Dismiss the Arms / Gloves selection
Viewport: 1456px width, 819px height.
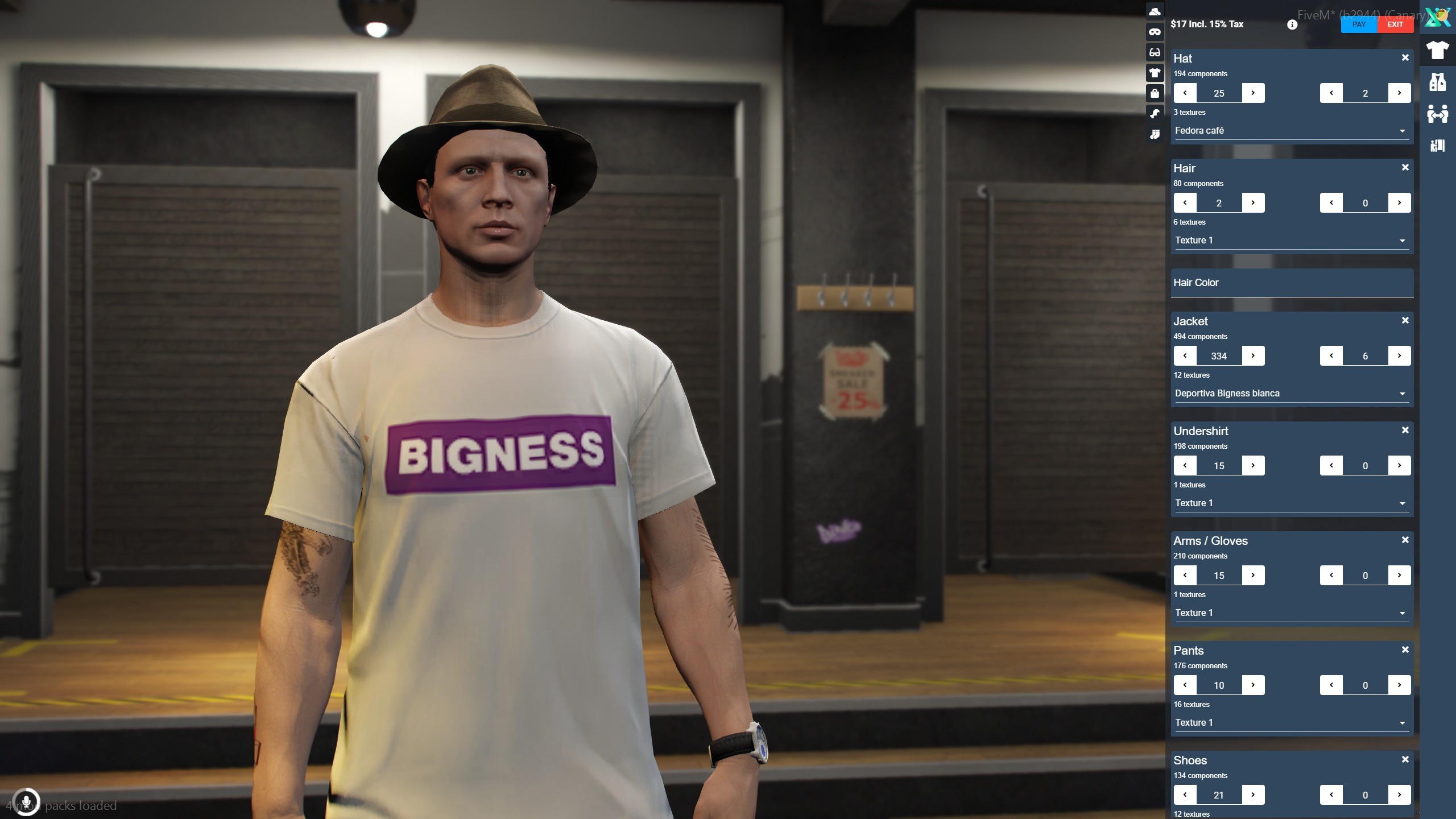tap(1405, 539)
